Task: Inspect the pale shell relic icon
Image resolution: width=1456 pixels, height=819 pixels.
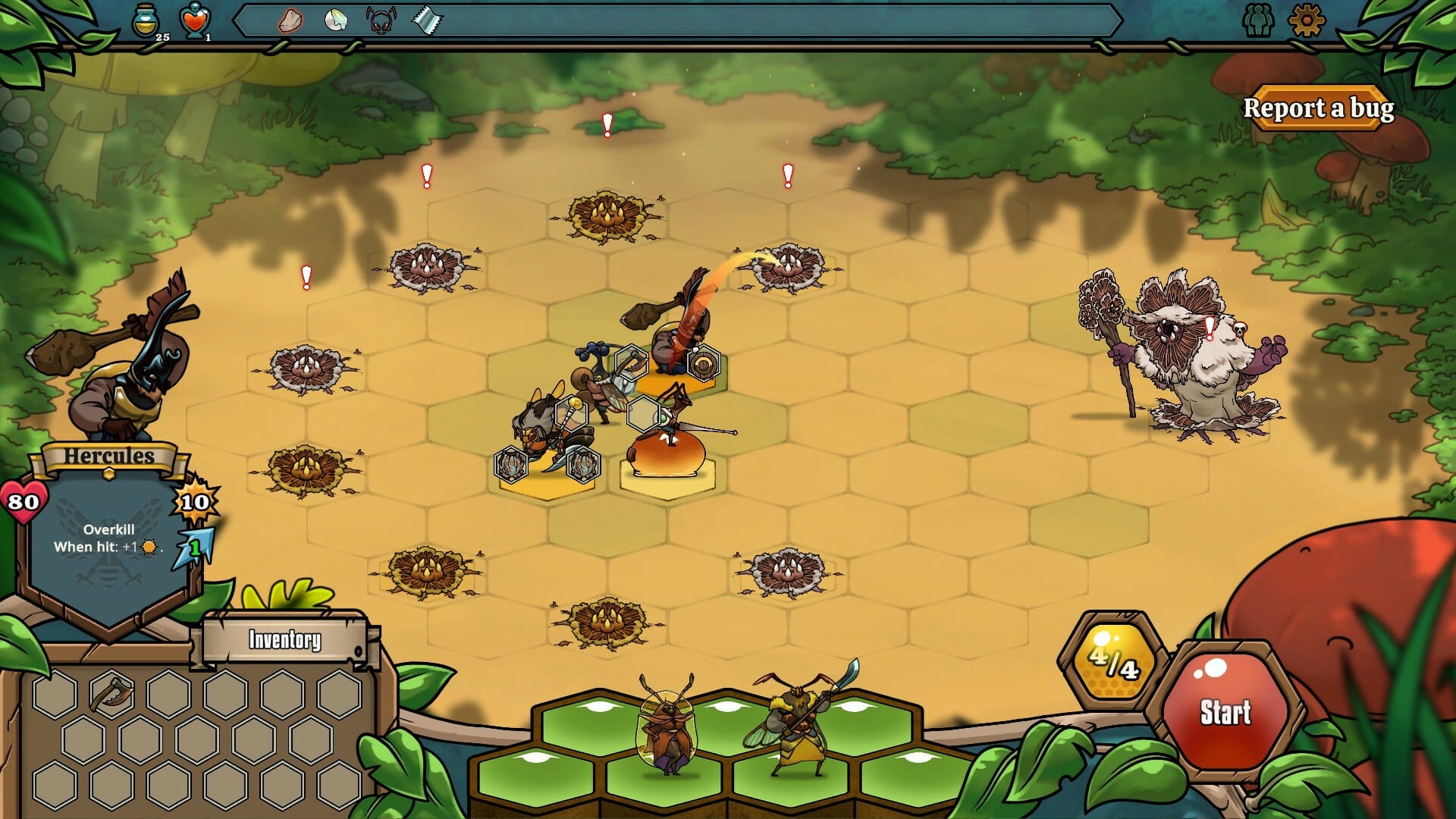Action: pos(335,20)
